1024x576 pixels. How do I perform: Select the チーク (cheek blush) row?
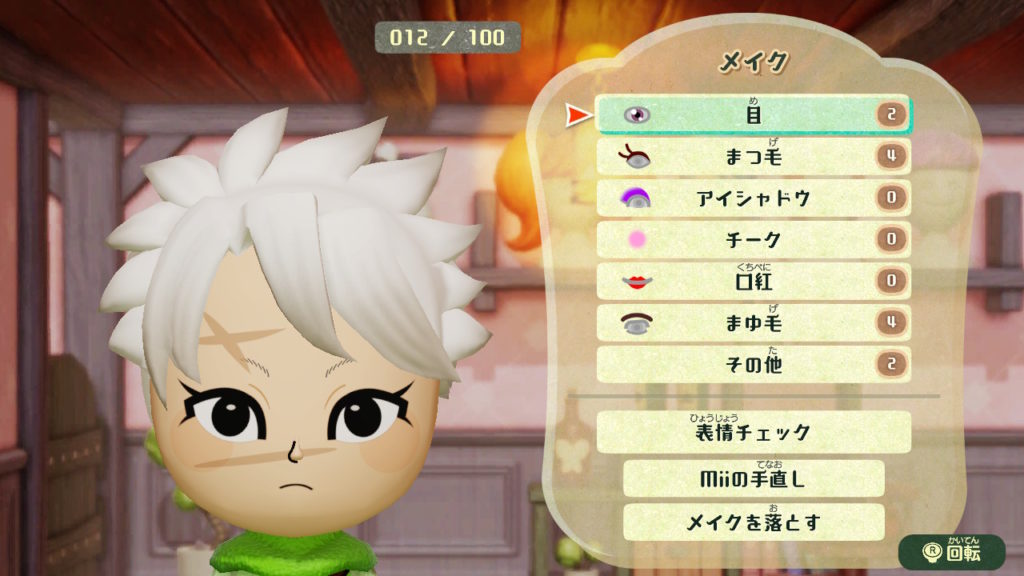(x=753, y=240)
